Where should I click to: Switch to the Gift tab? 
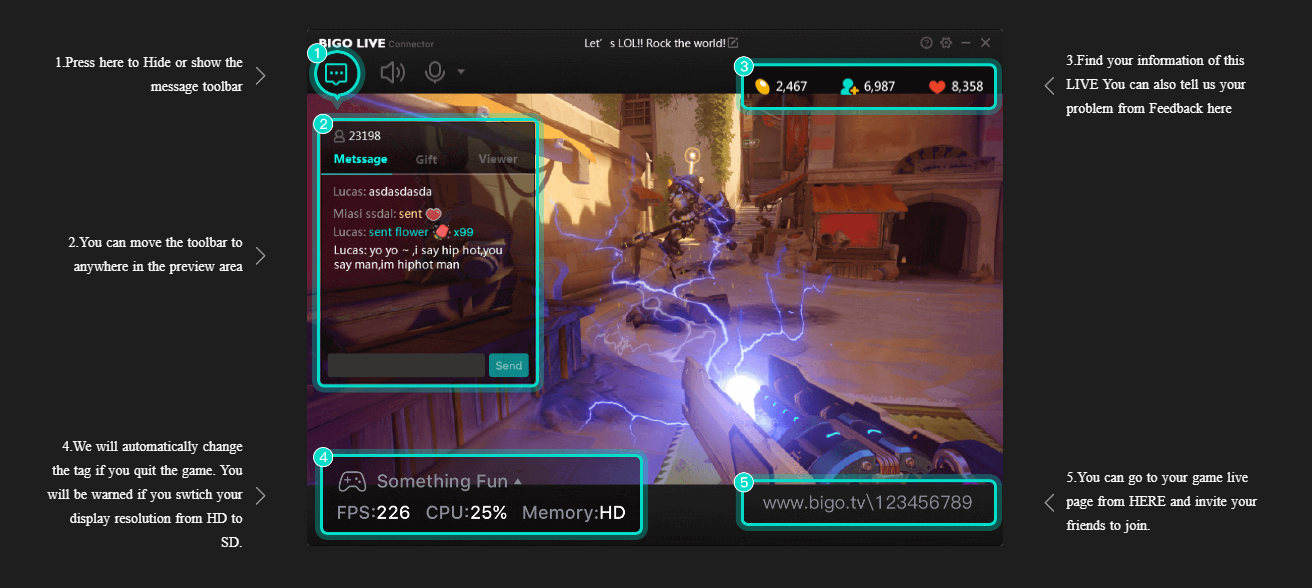(427, 159)
